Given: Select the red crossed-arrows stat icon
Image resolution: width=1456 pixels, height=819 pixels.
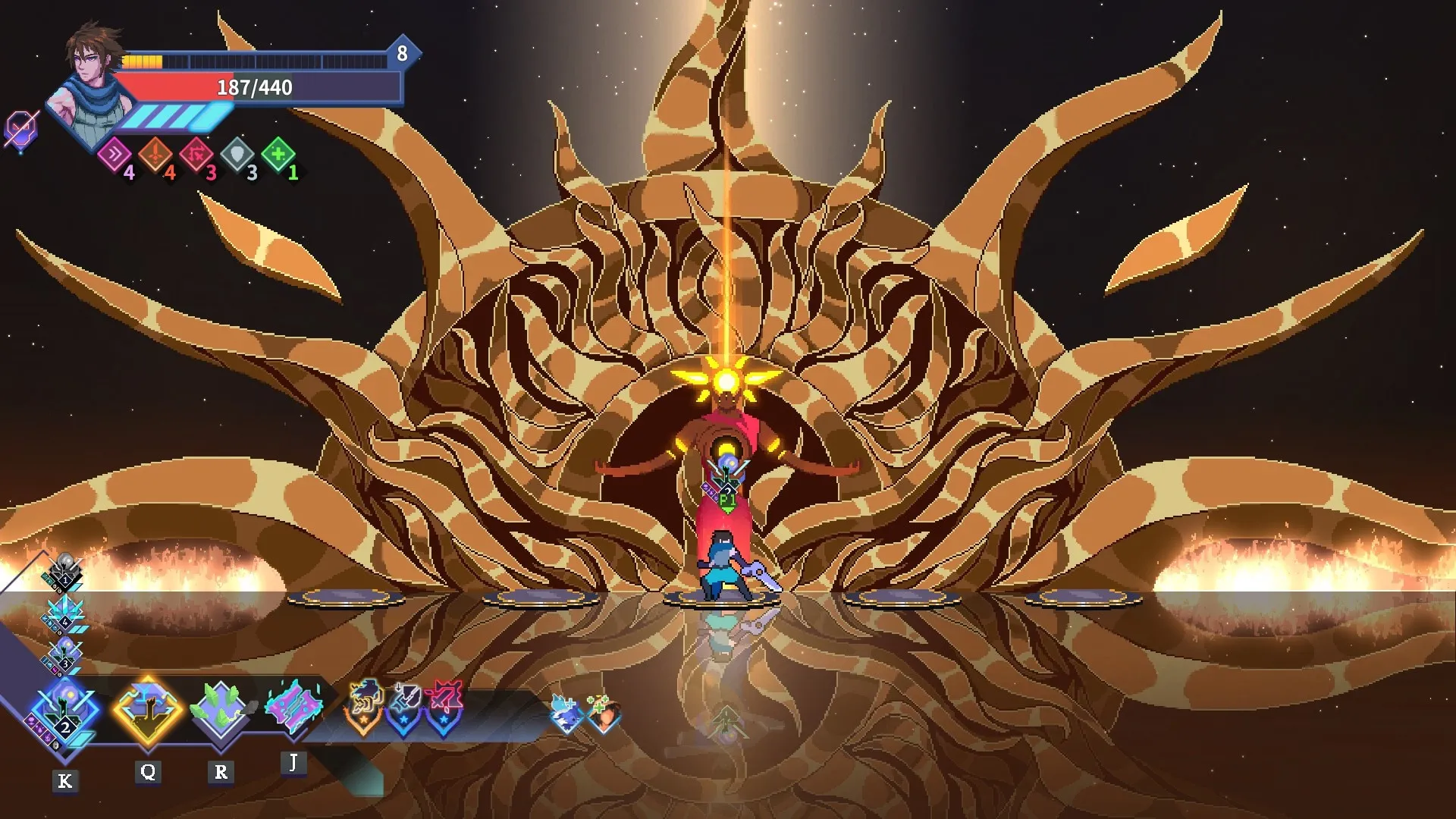Looking at the screenshot, I should [x=196, y=155].
